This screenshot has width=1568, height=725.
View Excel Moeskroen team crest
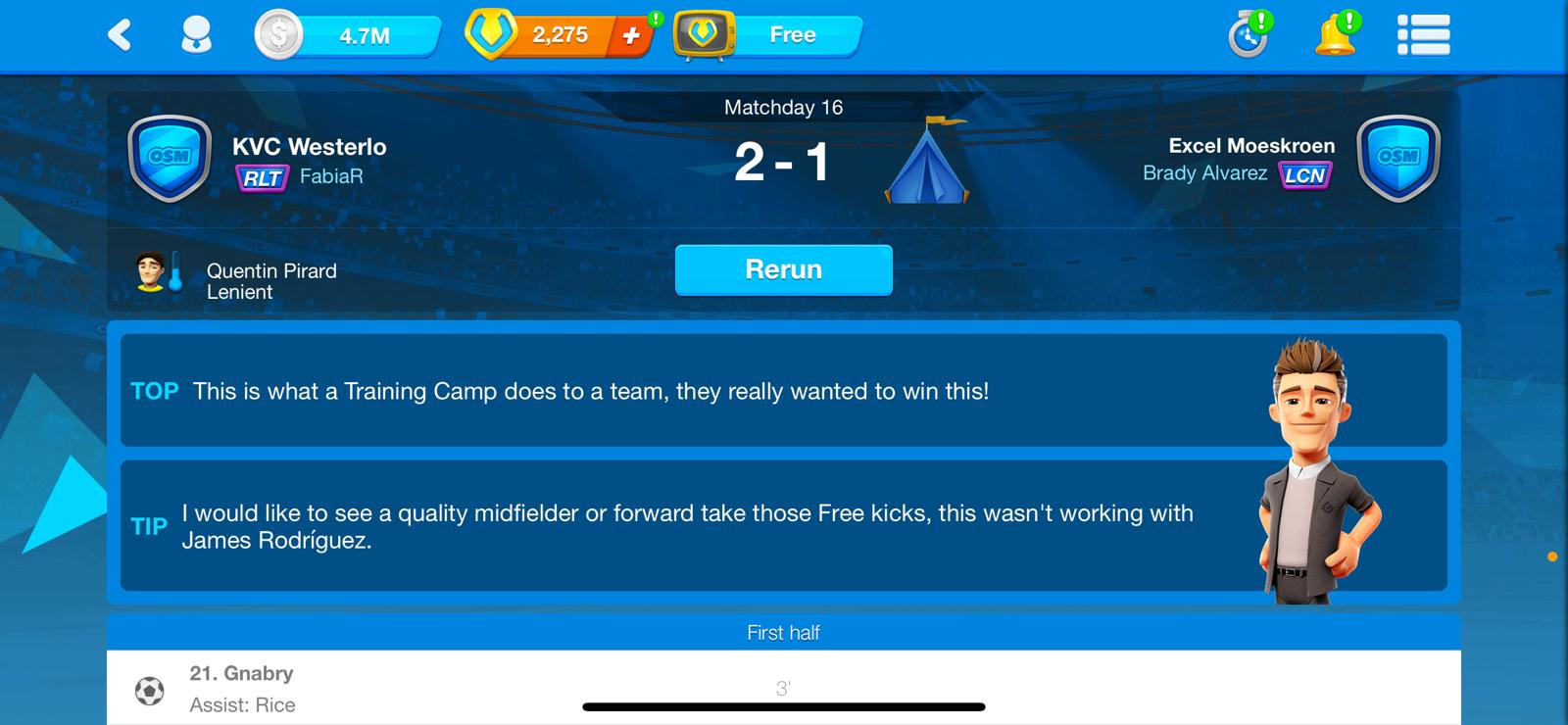coord(1397,159)
